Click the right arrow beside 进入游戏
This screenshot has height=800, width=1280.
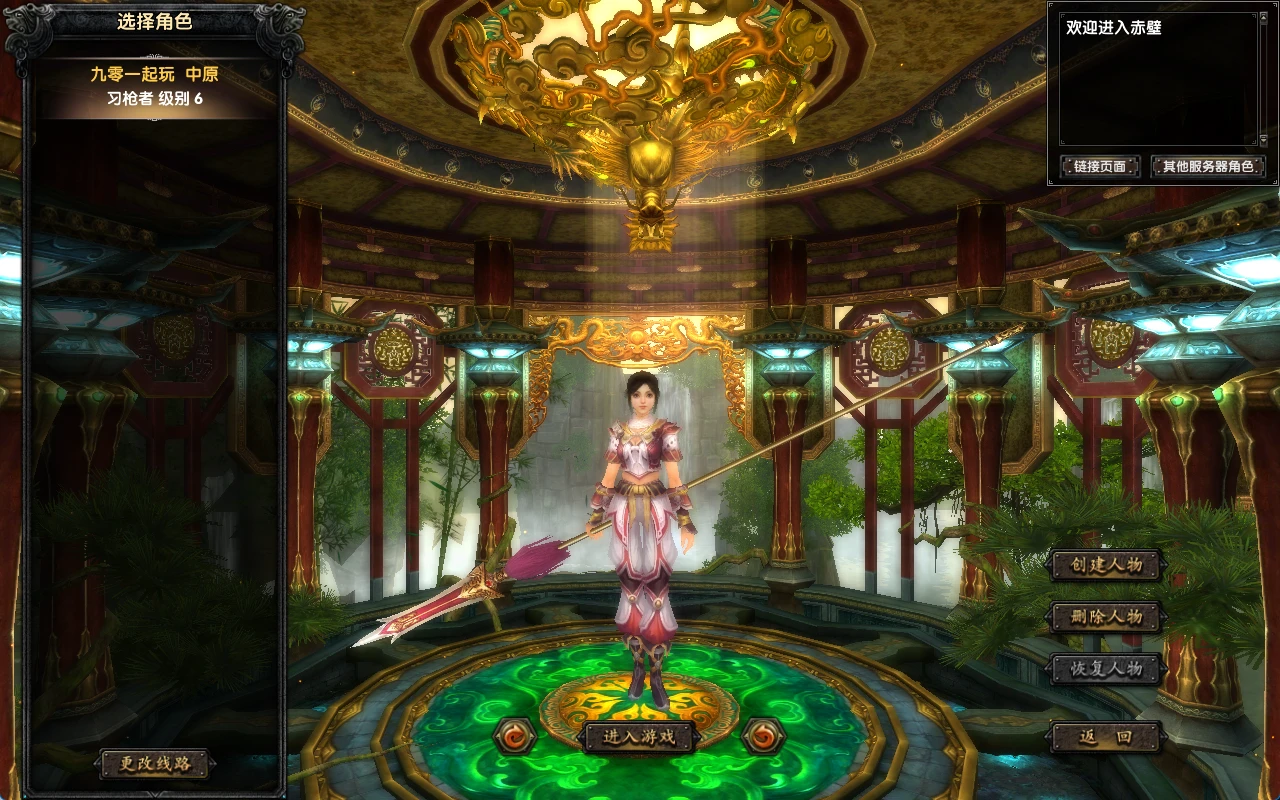coord(695,734)
